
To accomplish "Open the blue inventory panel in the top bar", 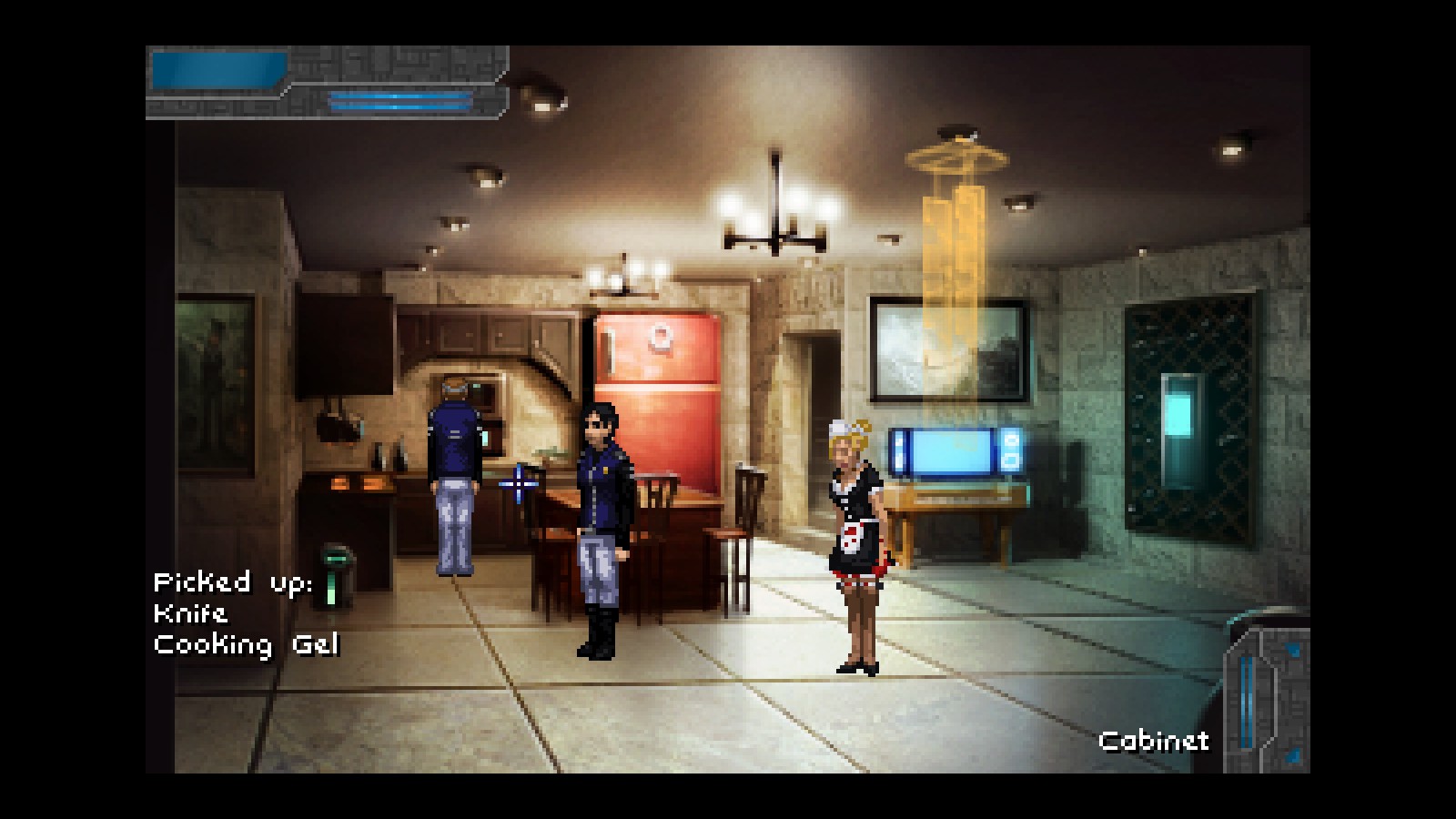I will click(218, 70).
